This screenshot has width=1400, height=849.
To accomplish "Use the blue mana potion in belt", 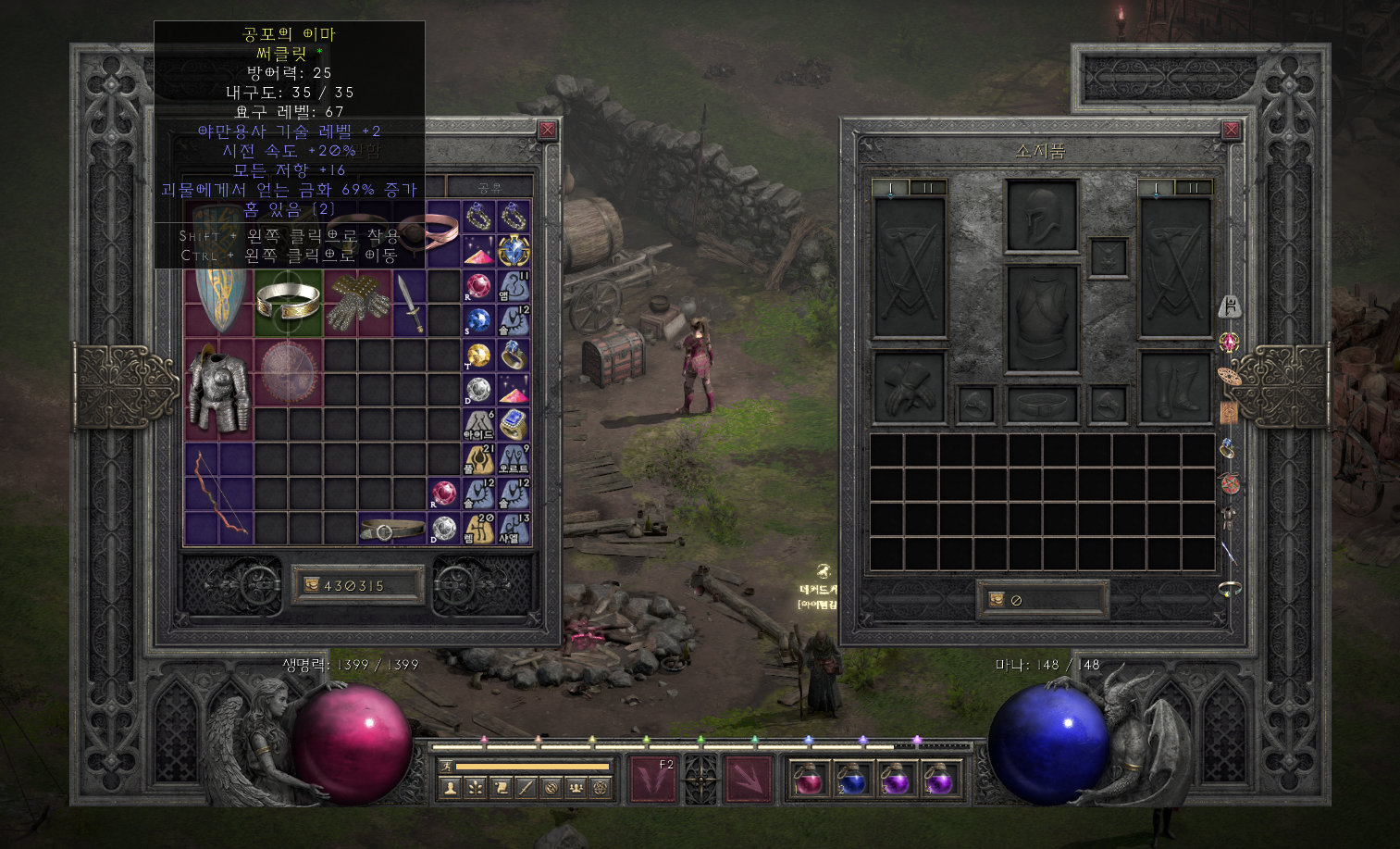I will tap(851, 780).
